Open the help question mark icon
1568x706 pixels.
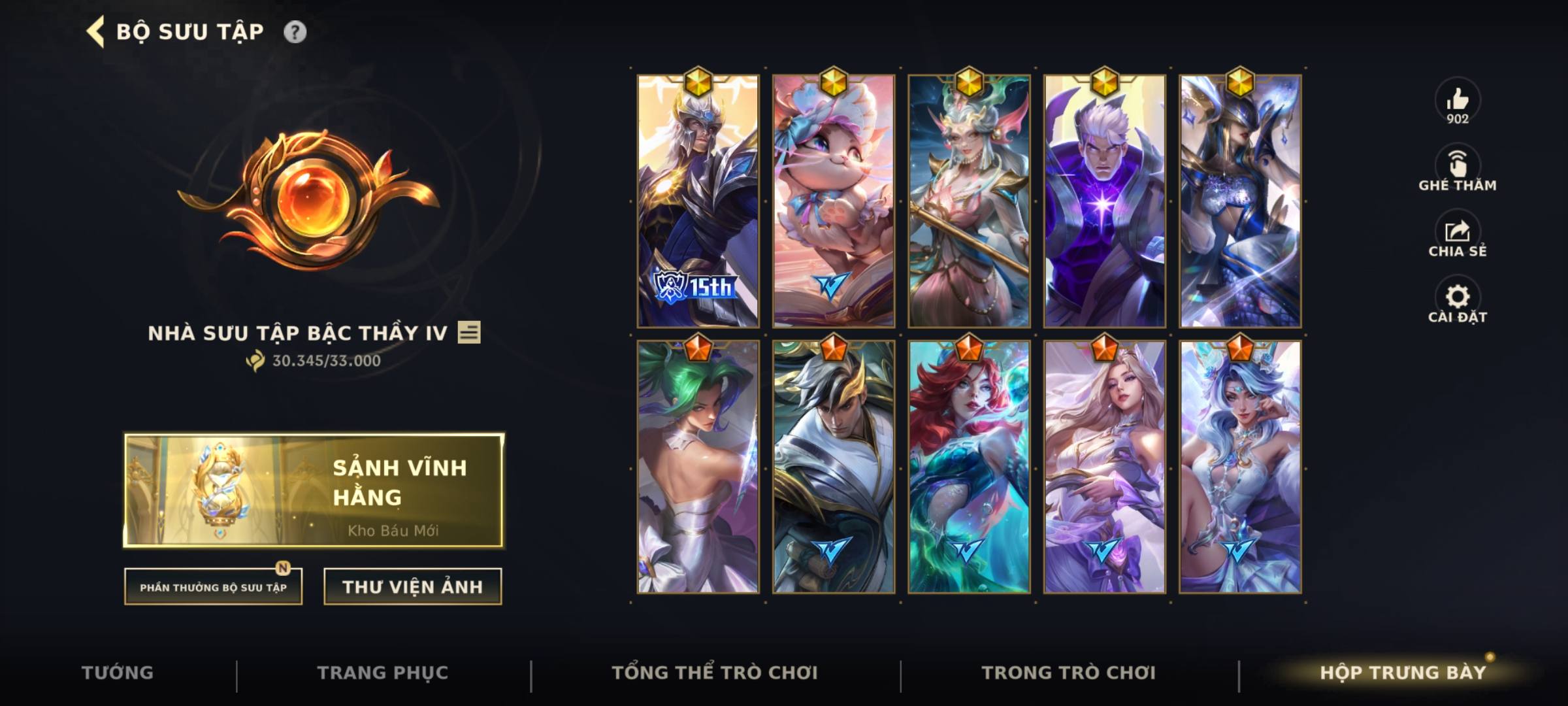296,30
